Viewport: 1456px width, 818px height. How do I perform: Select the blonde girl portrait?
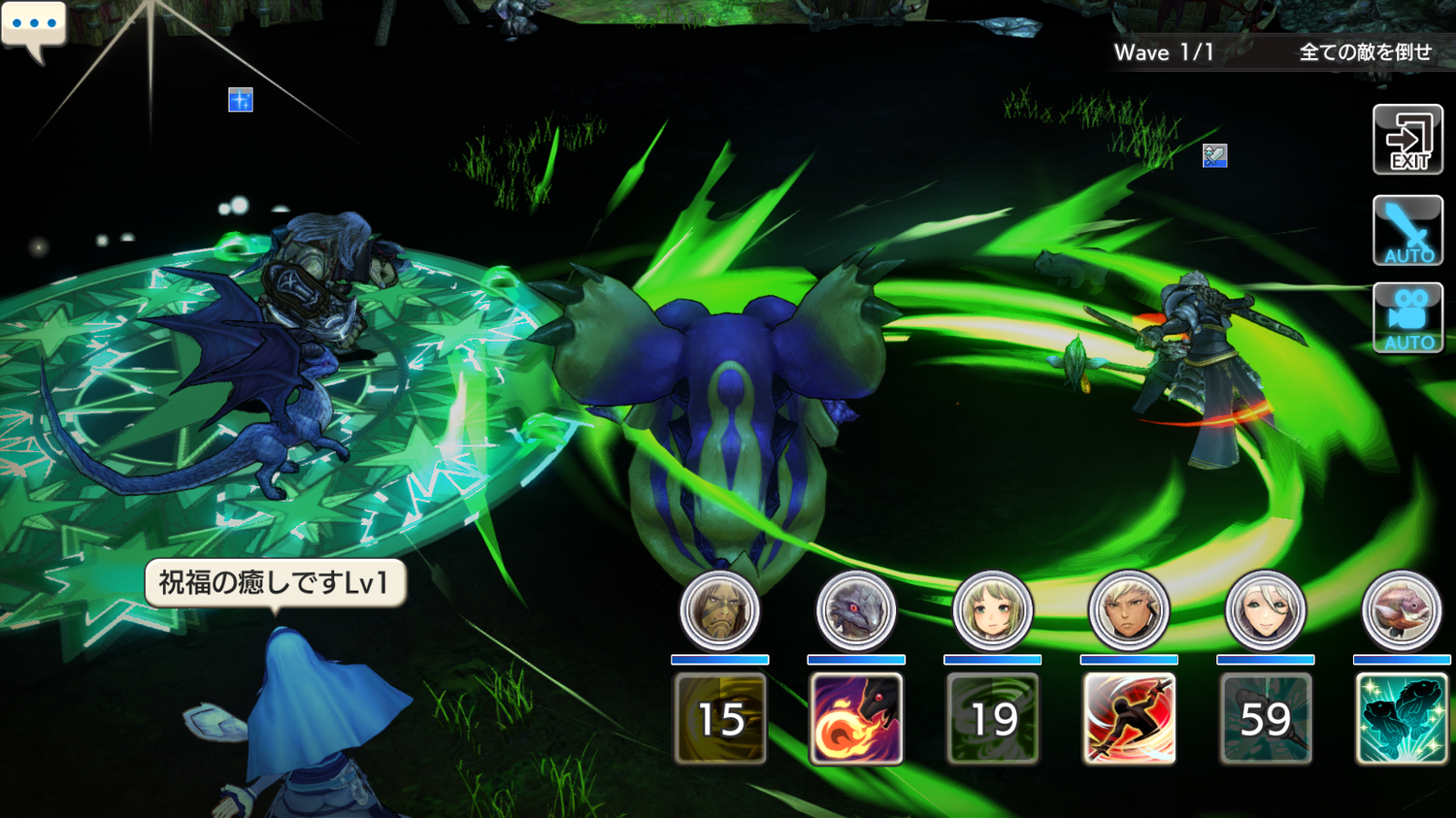pyautogui.click(x=992, y=611)
